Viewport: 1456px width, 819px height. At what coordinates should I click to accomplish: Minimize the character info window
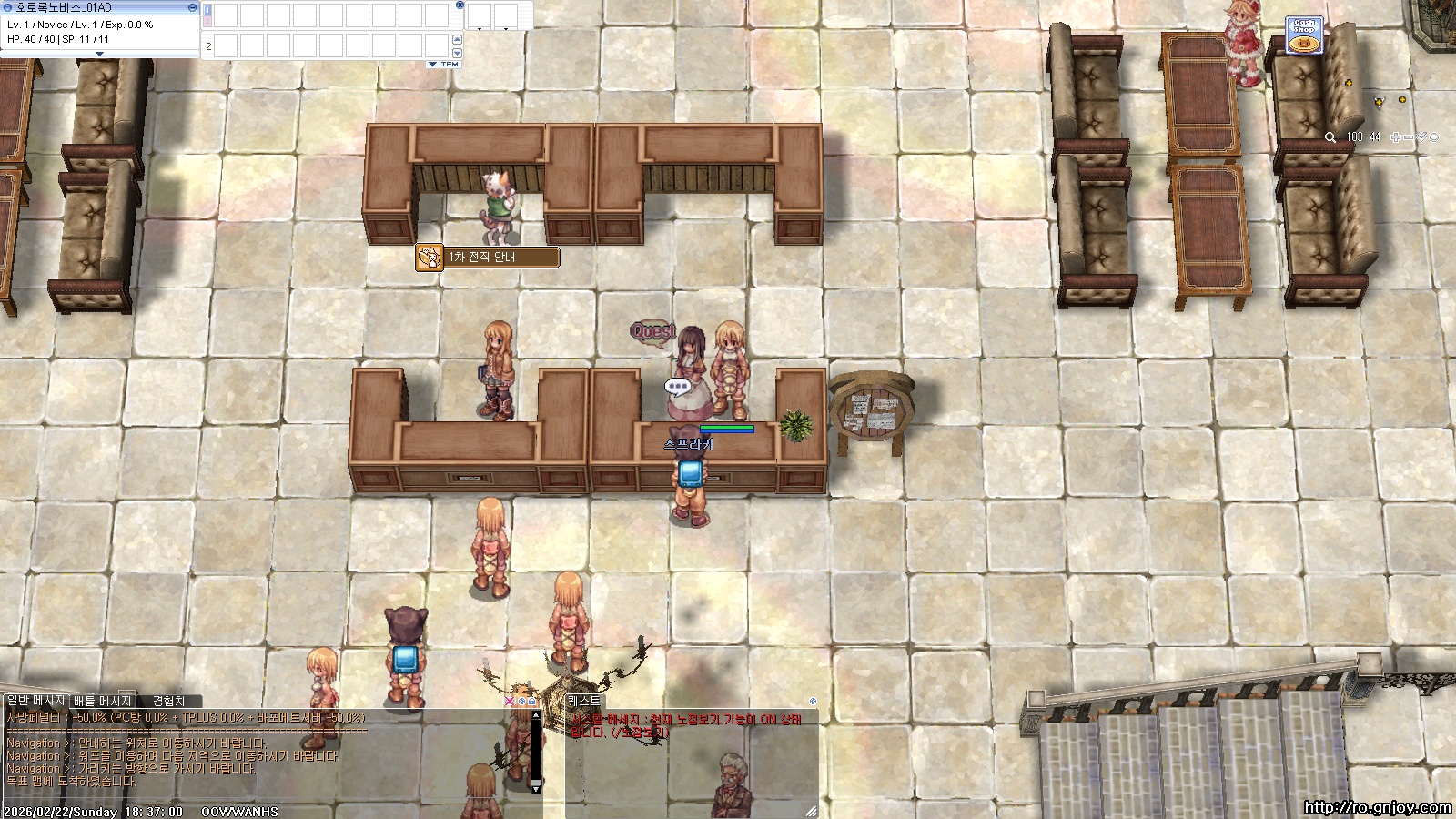[x=192, y=7]
